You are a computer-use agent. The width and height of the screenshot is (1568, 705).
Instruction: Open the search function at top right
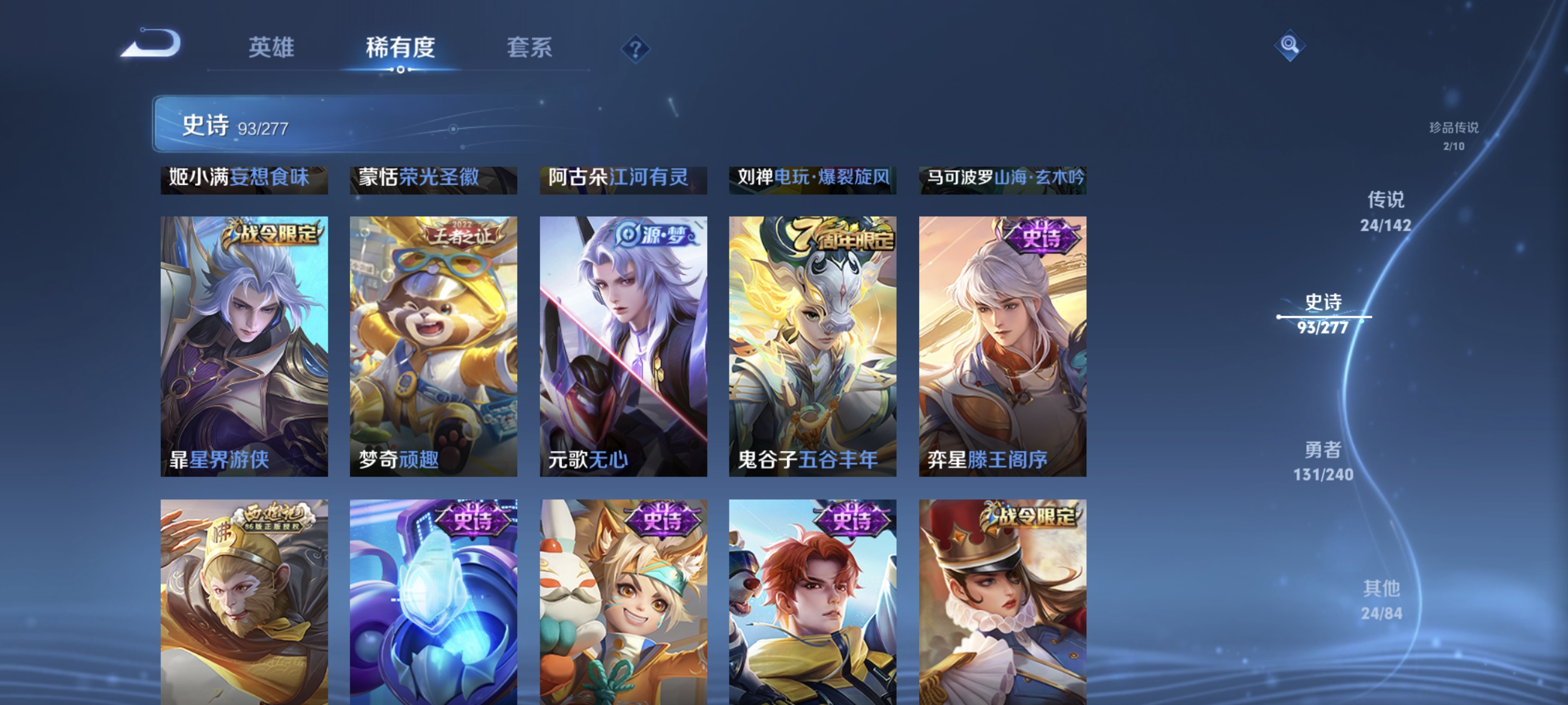tap(1290, 45)
